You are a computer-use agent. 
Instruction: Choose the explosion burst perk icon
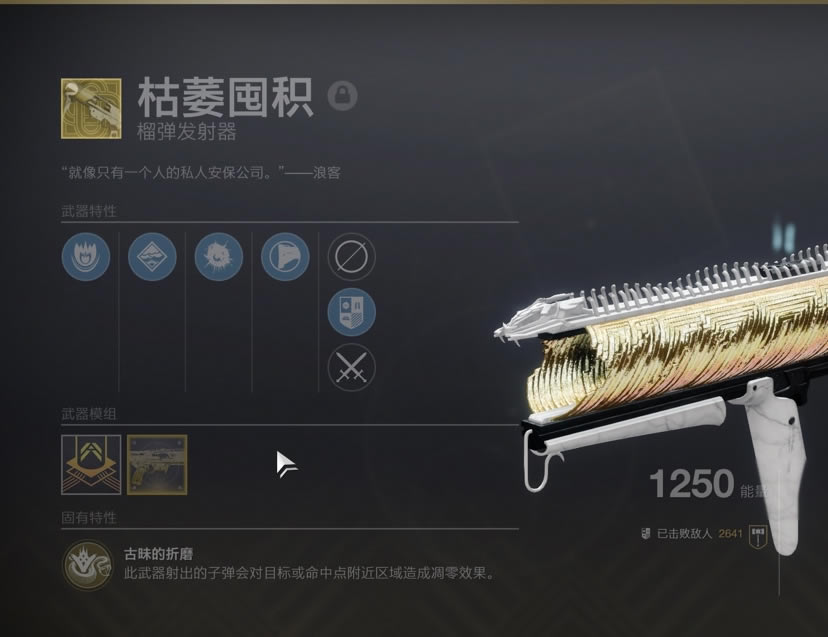point(219,257)
